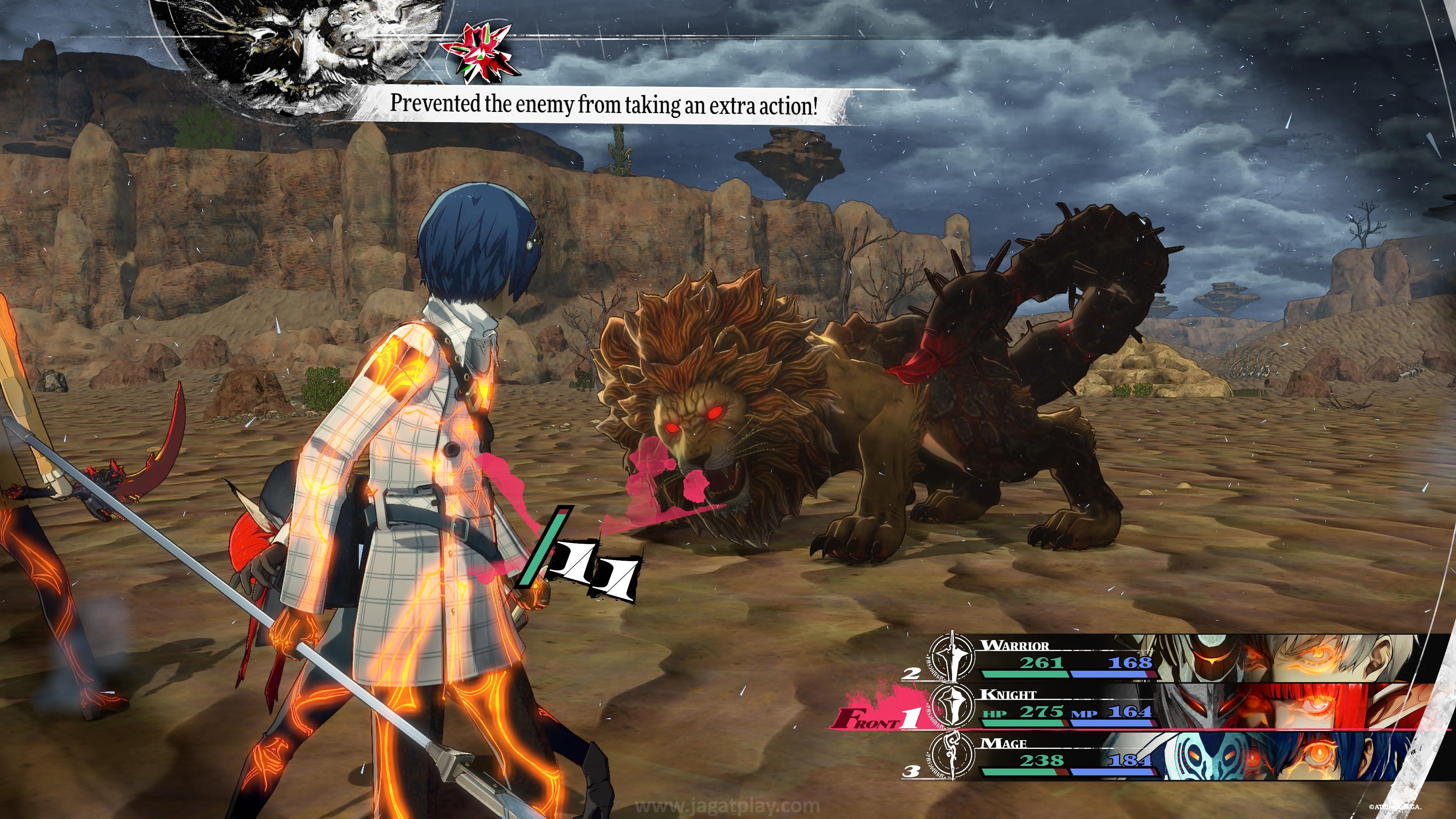Click the Knight archetype emblem
The width and height of the screenshot is (1456, 819).
tap(953, 706)
